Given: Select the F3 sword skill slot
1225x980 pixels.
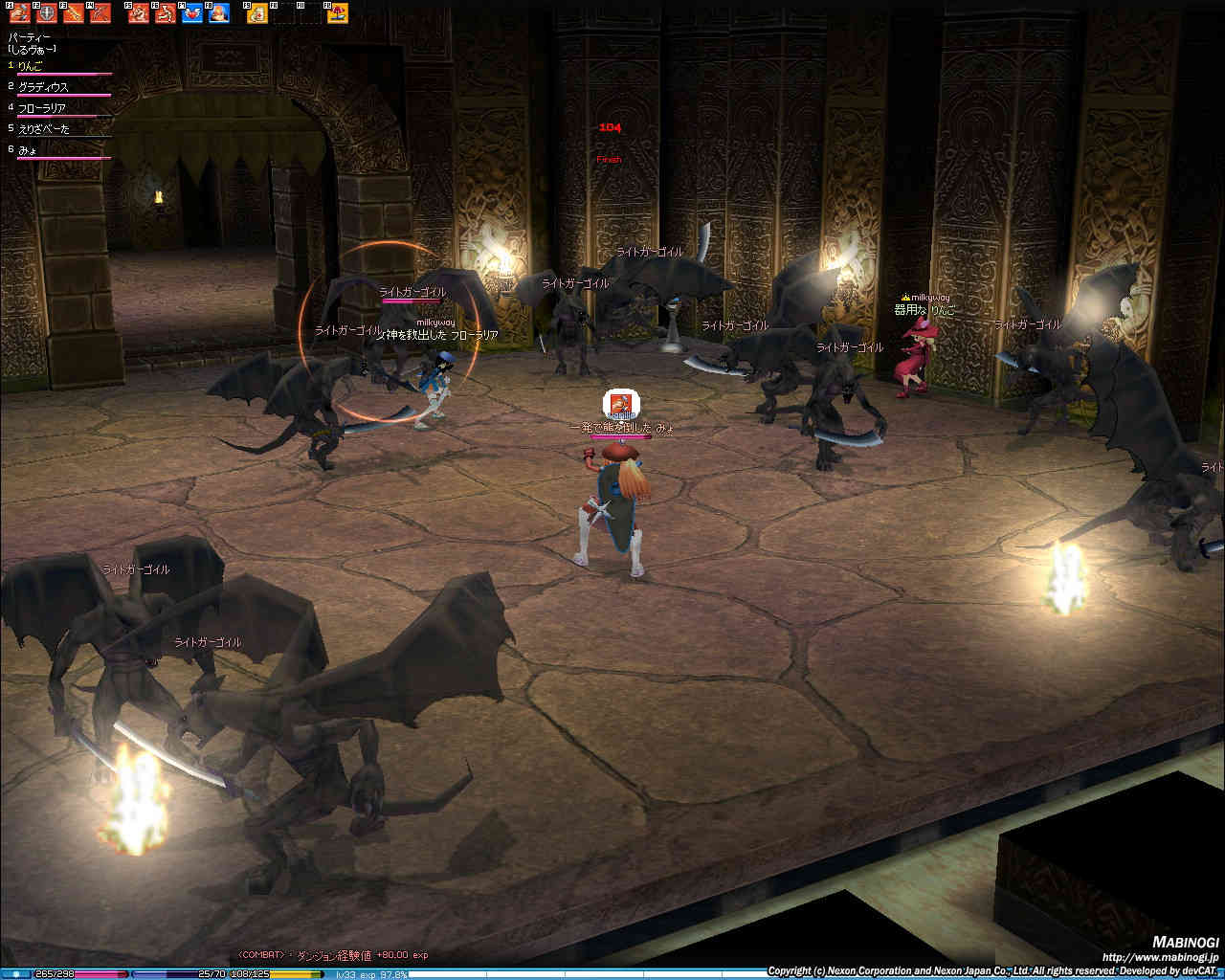Looking at the screenshot, I should 73,13.
